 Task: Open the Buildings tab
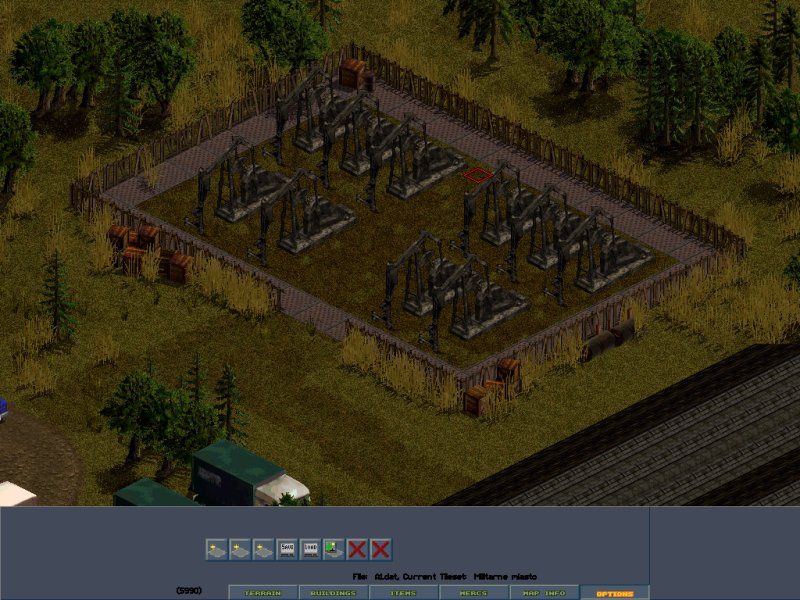point(333,593)
